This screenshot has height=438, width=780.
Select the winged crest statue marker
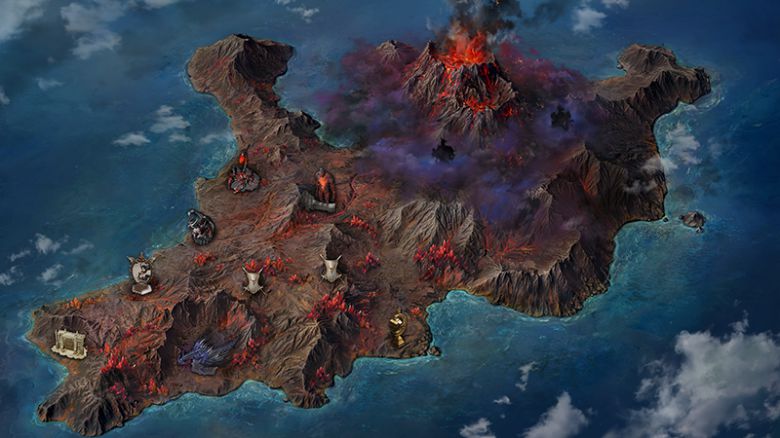point(141,274)
